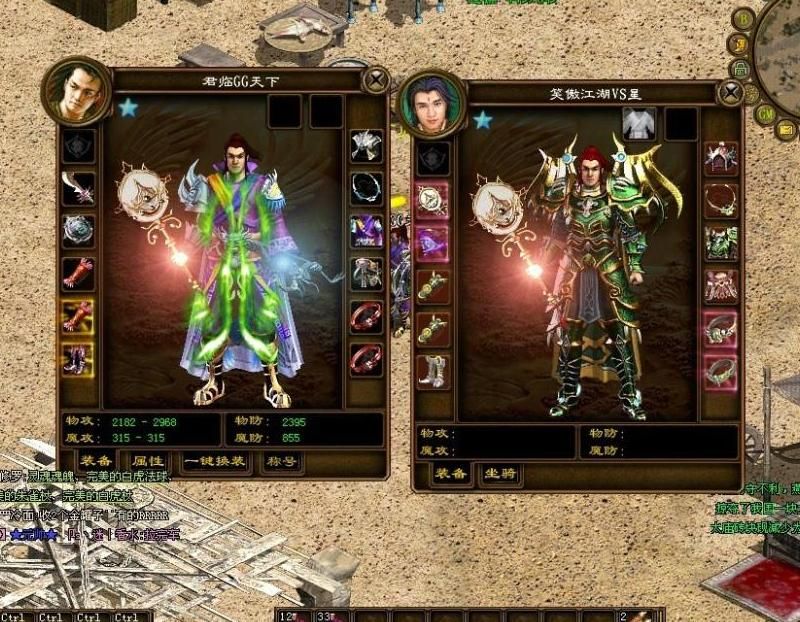
Task: Open the 坐骑 tab
Action: click(499, 474)
